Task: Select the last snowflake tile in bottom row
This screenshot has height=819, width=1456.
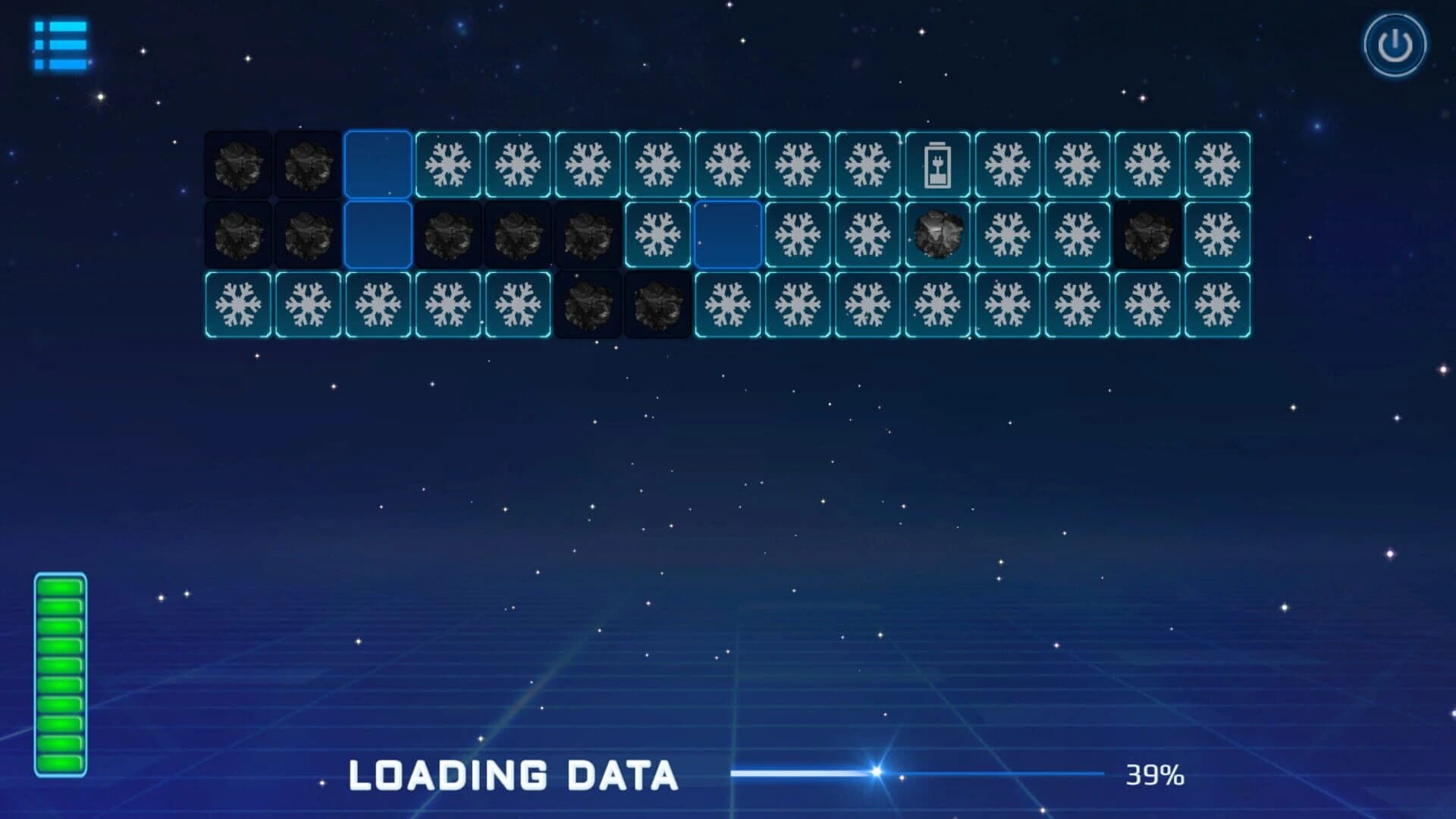Action: 1217,303
